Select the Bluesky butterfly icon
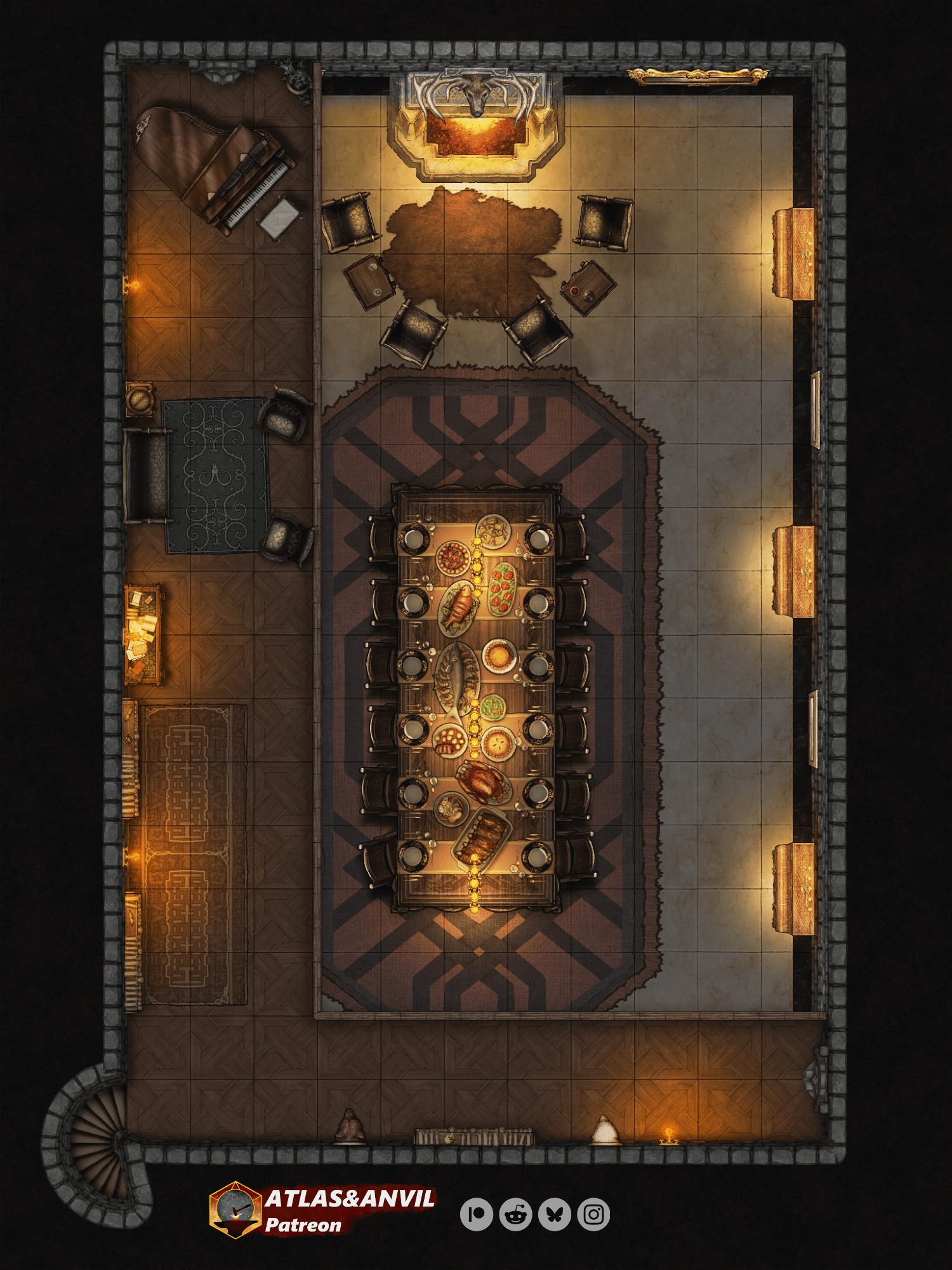This screenshot has width=952, height=1270. click(555, 1214)
